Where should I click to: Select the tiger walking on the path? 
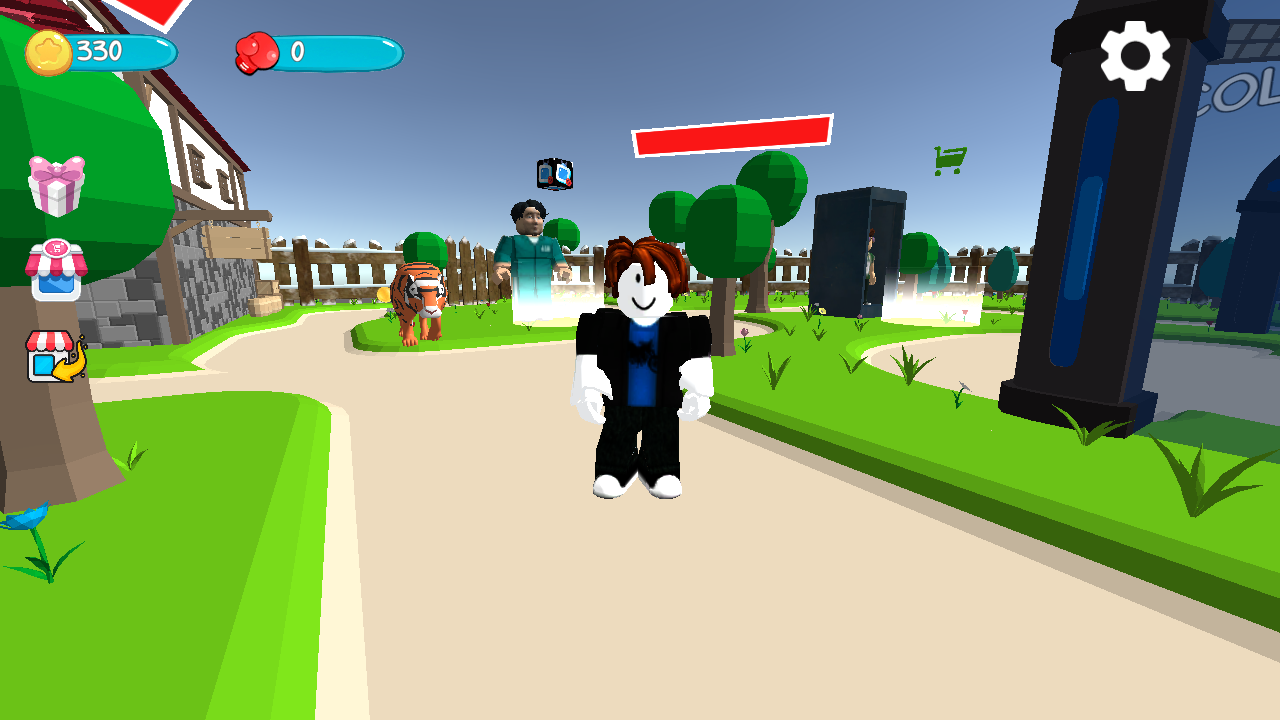tap(422, 300)
